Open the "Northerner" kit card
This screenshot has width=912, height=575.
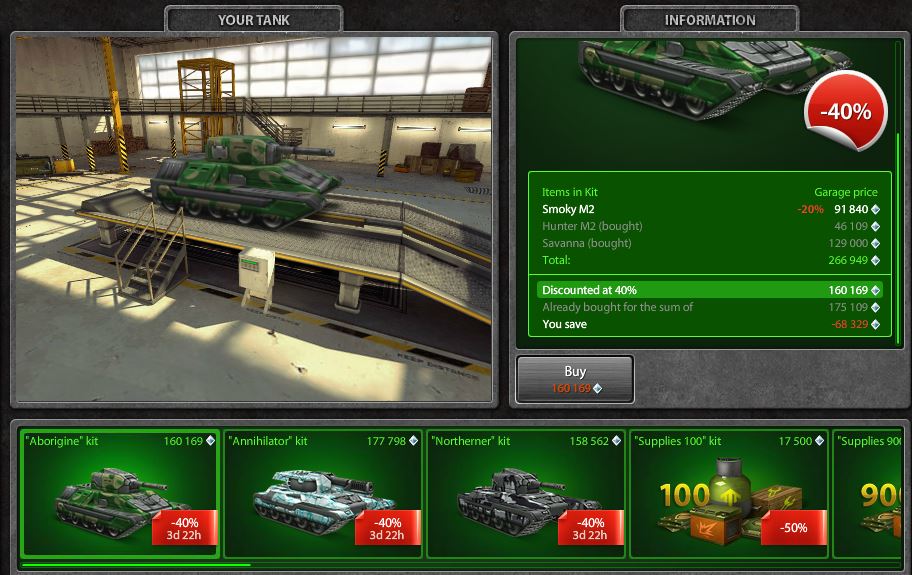(x=526, y=493)
